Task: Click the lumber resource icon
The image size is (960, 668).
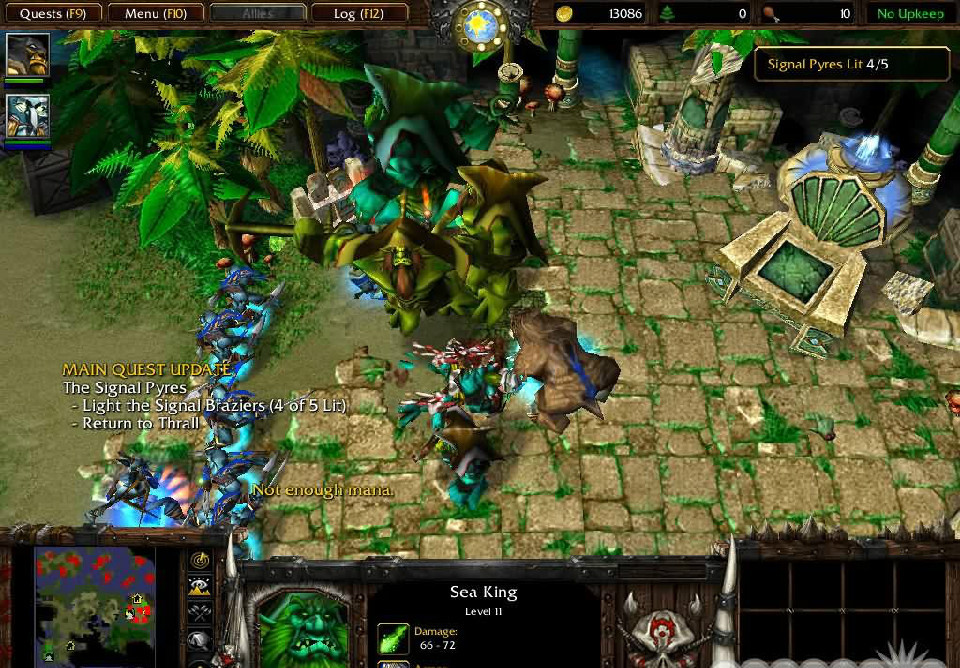Action: (667, 14)
